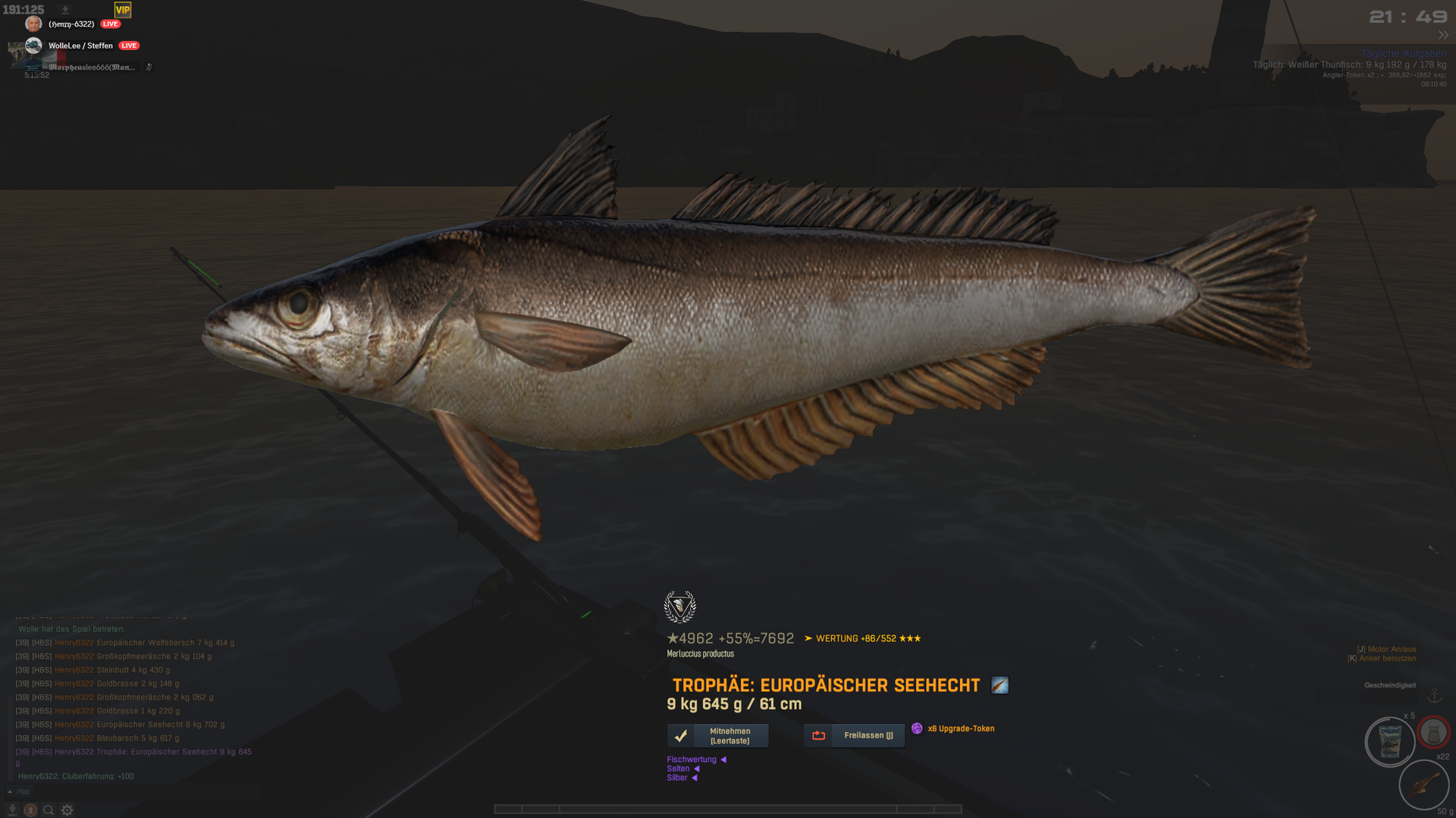Keep the fish with Mitnehmen
Viewport: 1456px width, 818px height.
pos(717,735)
